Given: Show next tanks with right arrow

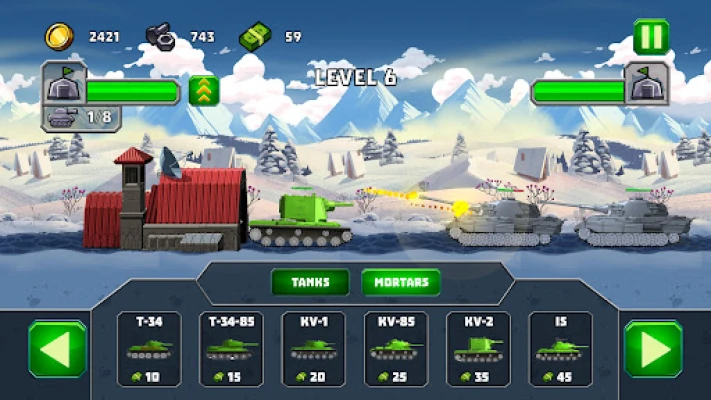Looking at the screenshot, I should [x=653, y=349].
